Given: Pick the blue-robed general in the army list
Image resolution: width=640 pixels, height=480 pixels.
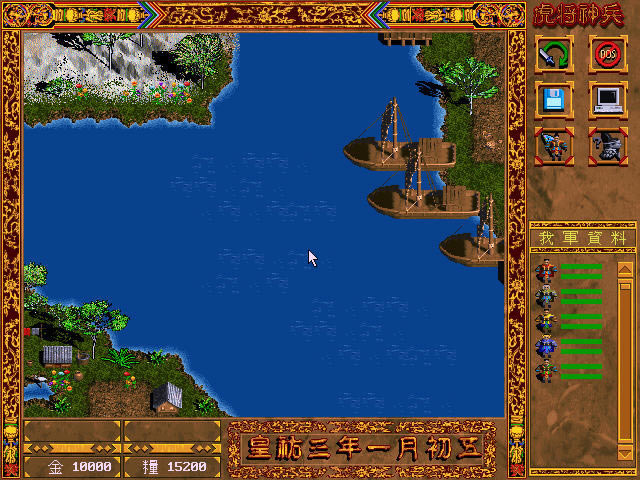Looking at the screenshot, I should pos(546,347).
